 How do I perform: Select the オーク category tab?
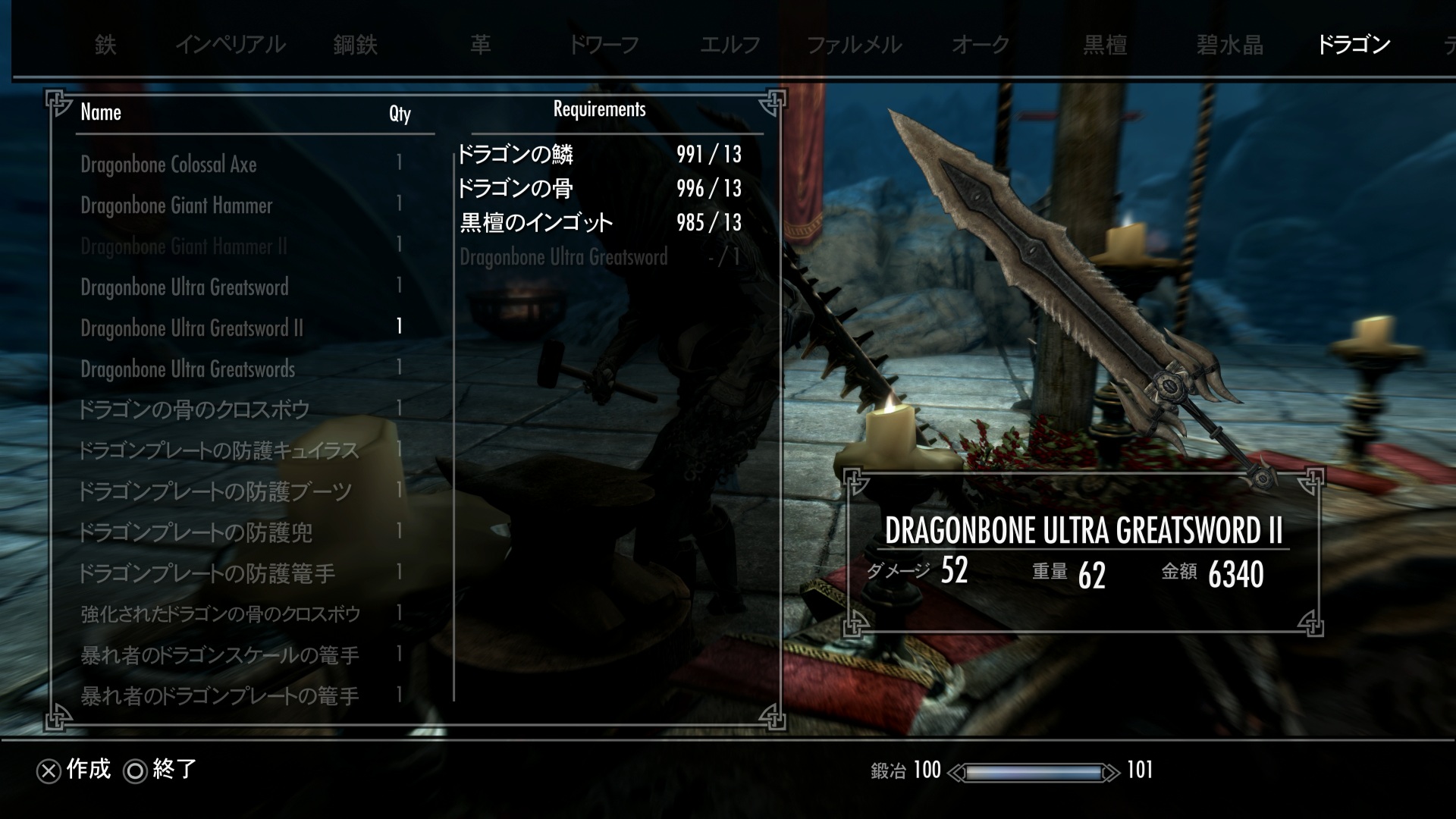pos(981,45)
